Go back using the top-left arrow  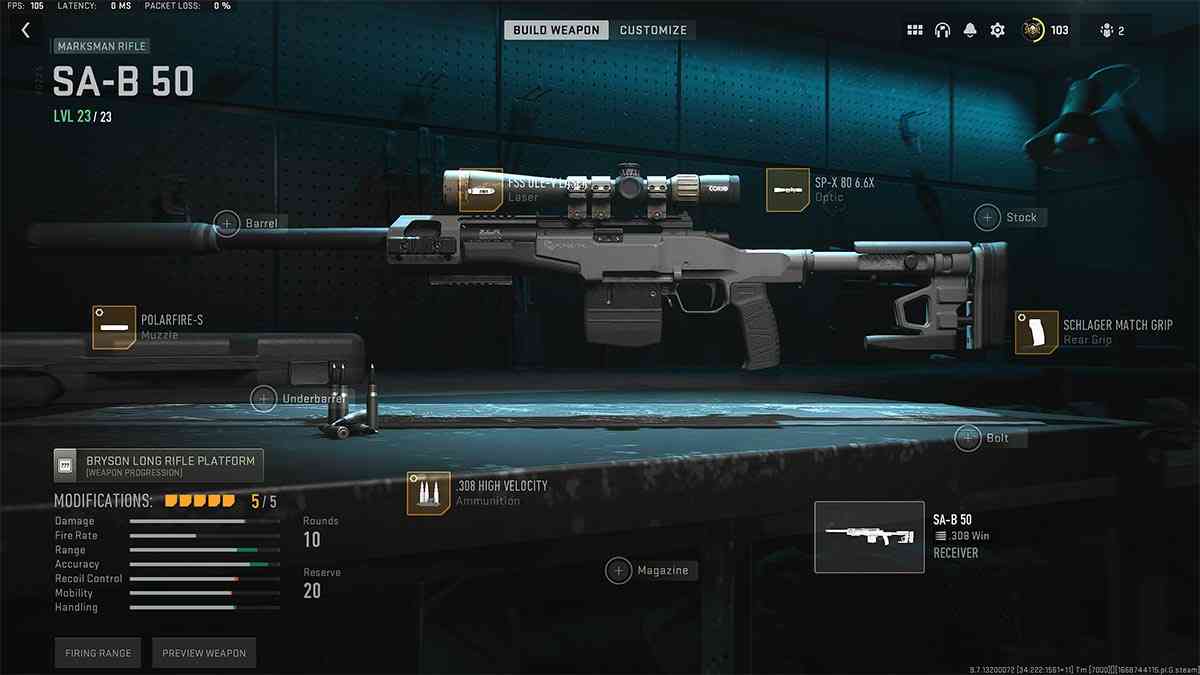[x=26, y=30]
